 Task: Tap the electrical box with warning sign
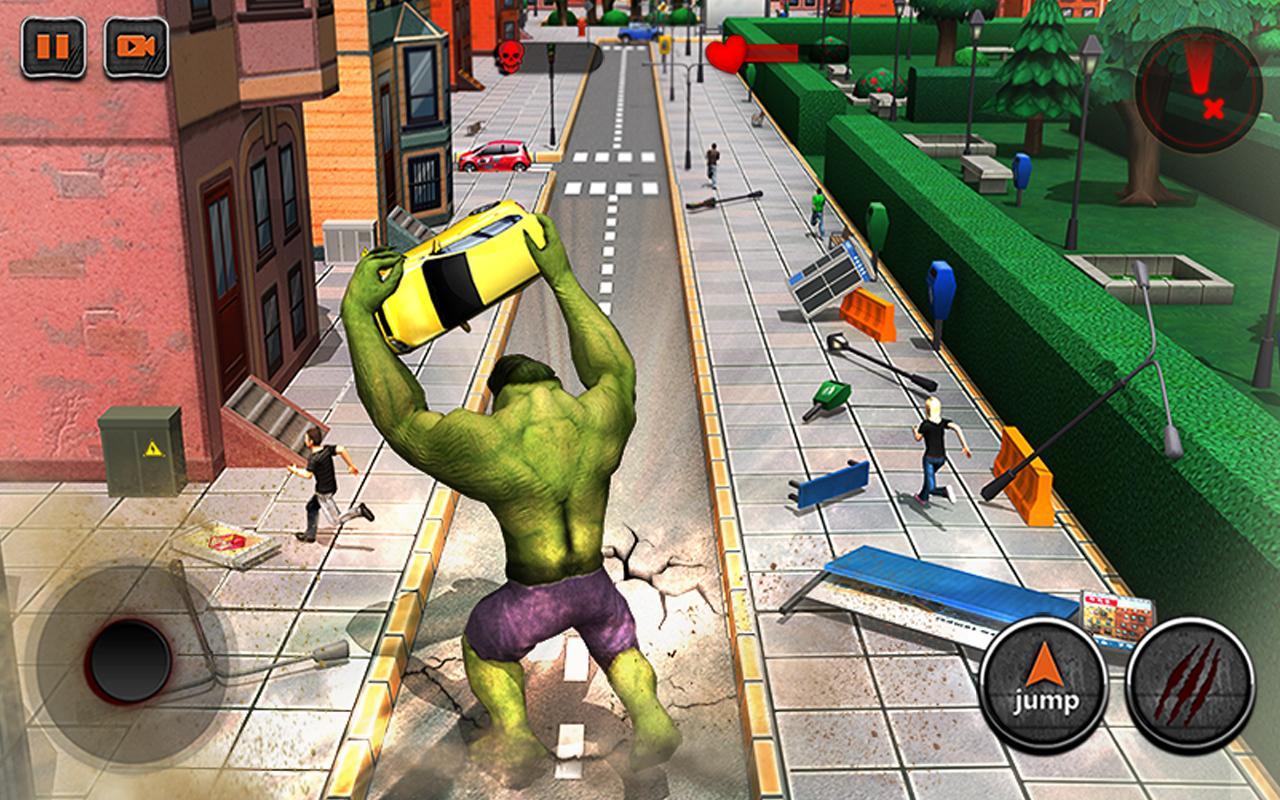pos(140,450)
